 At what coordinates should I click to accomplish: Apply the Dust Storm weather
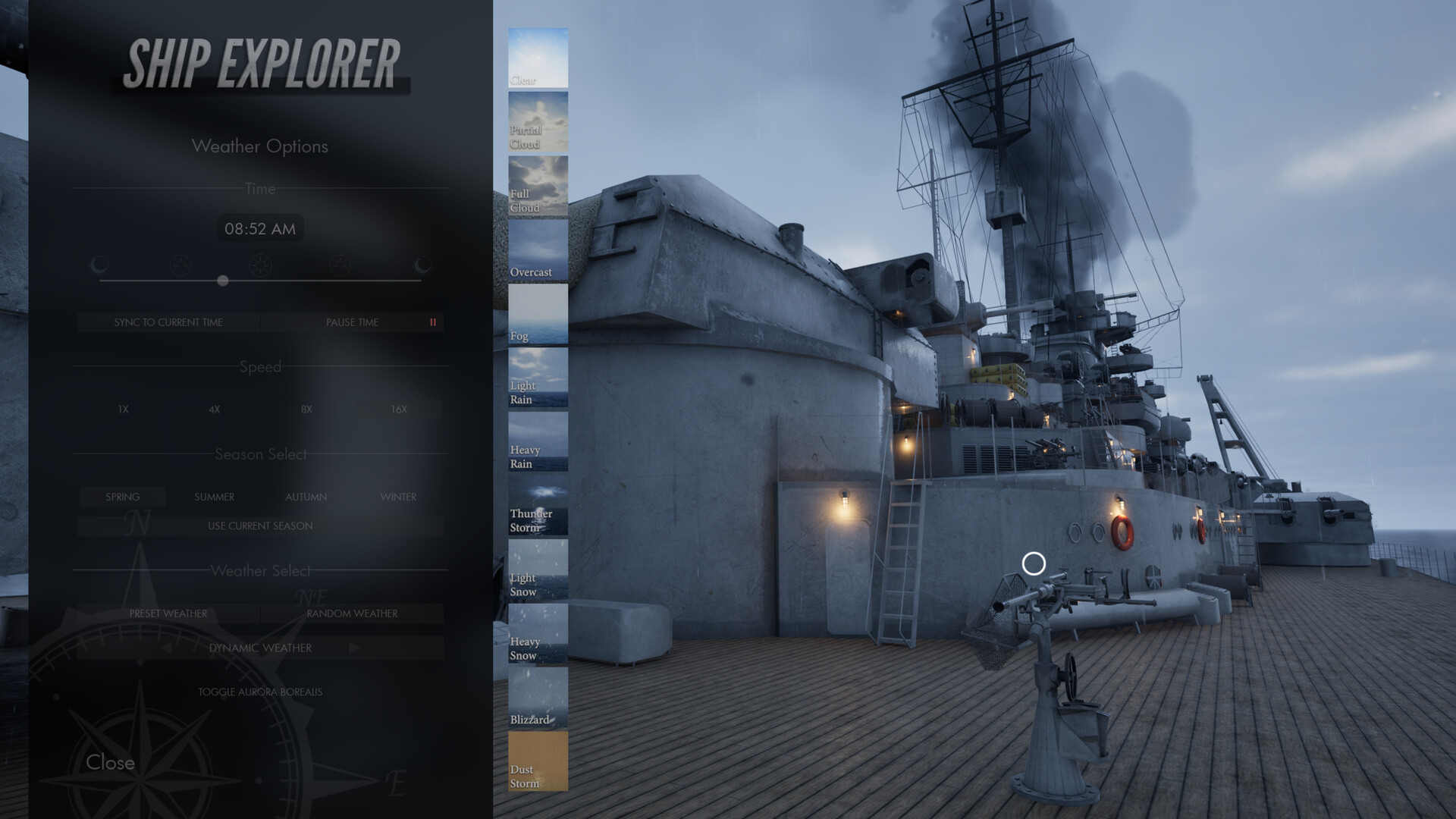[537, 762]
